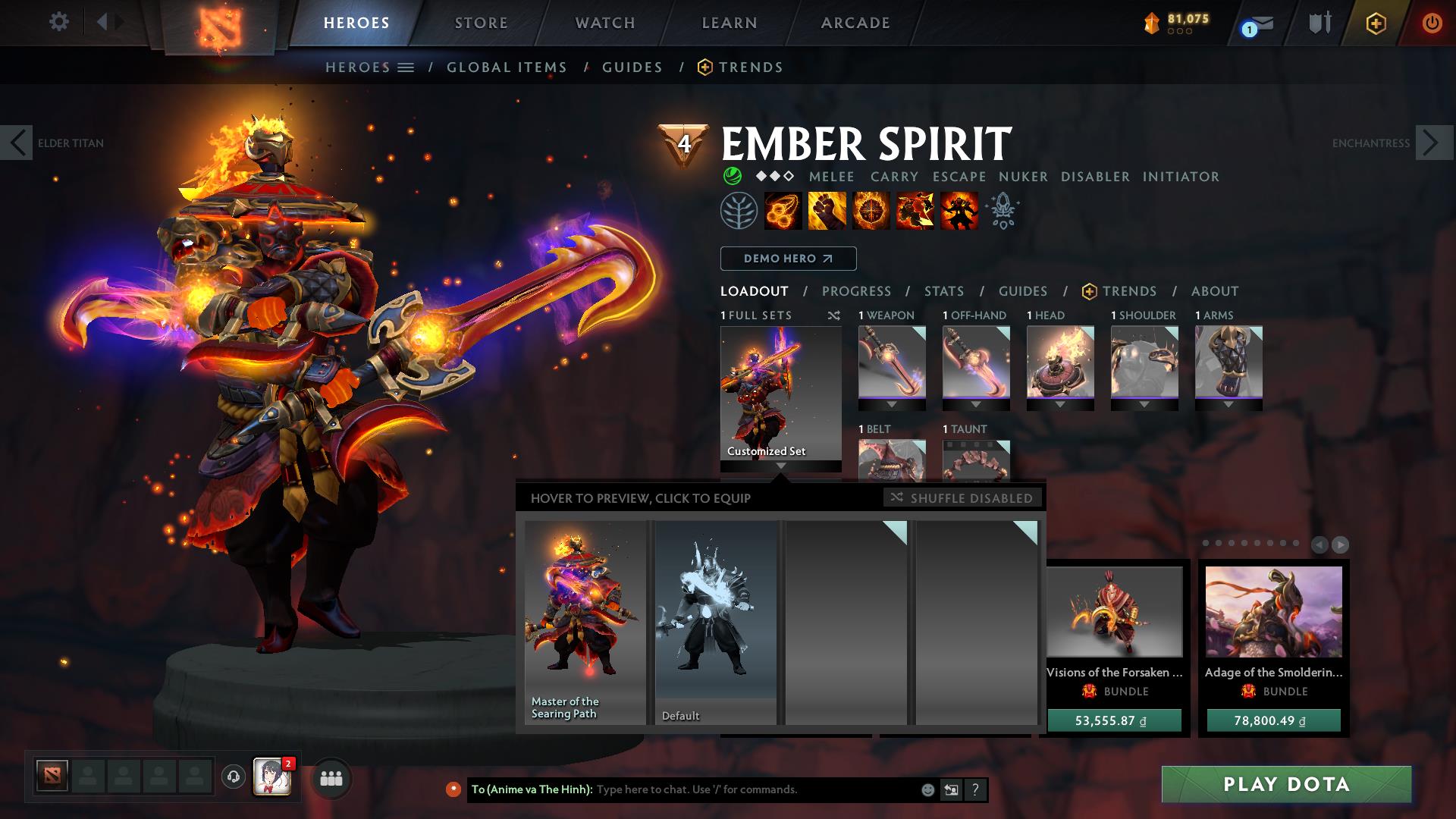The image size is (1456, 819).
Task: Click the DEMO HERO button
Action: pyautogui.click(x=788, y=259)
